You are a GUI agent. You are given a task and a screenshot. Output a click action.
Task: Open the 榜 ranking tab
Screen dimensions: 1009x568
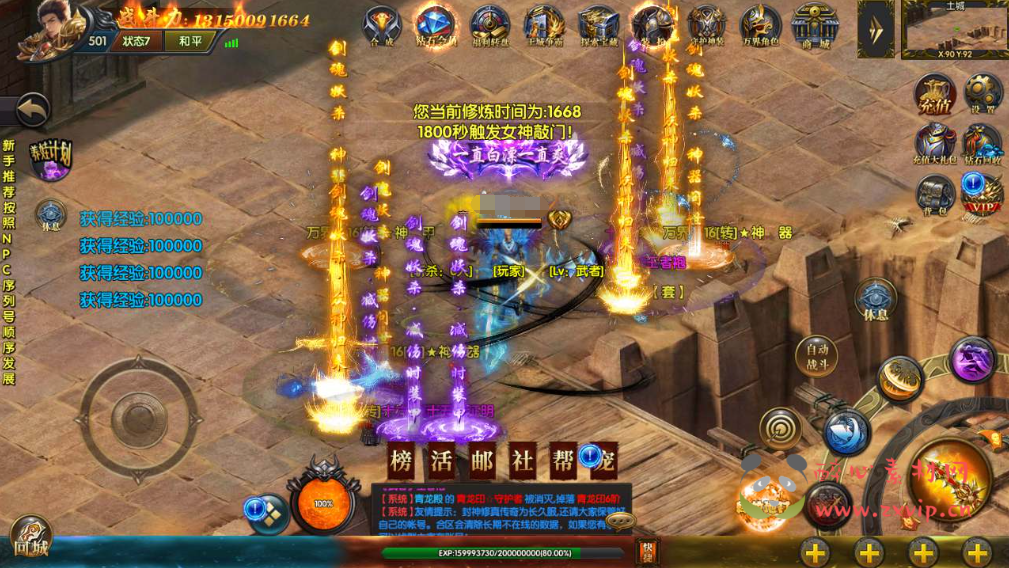tap(403, 460)
